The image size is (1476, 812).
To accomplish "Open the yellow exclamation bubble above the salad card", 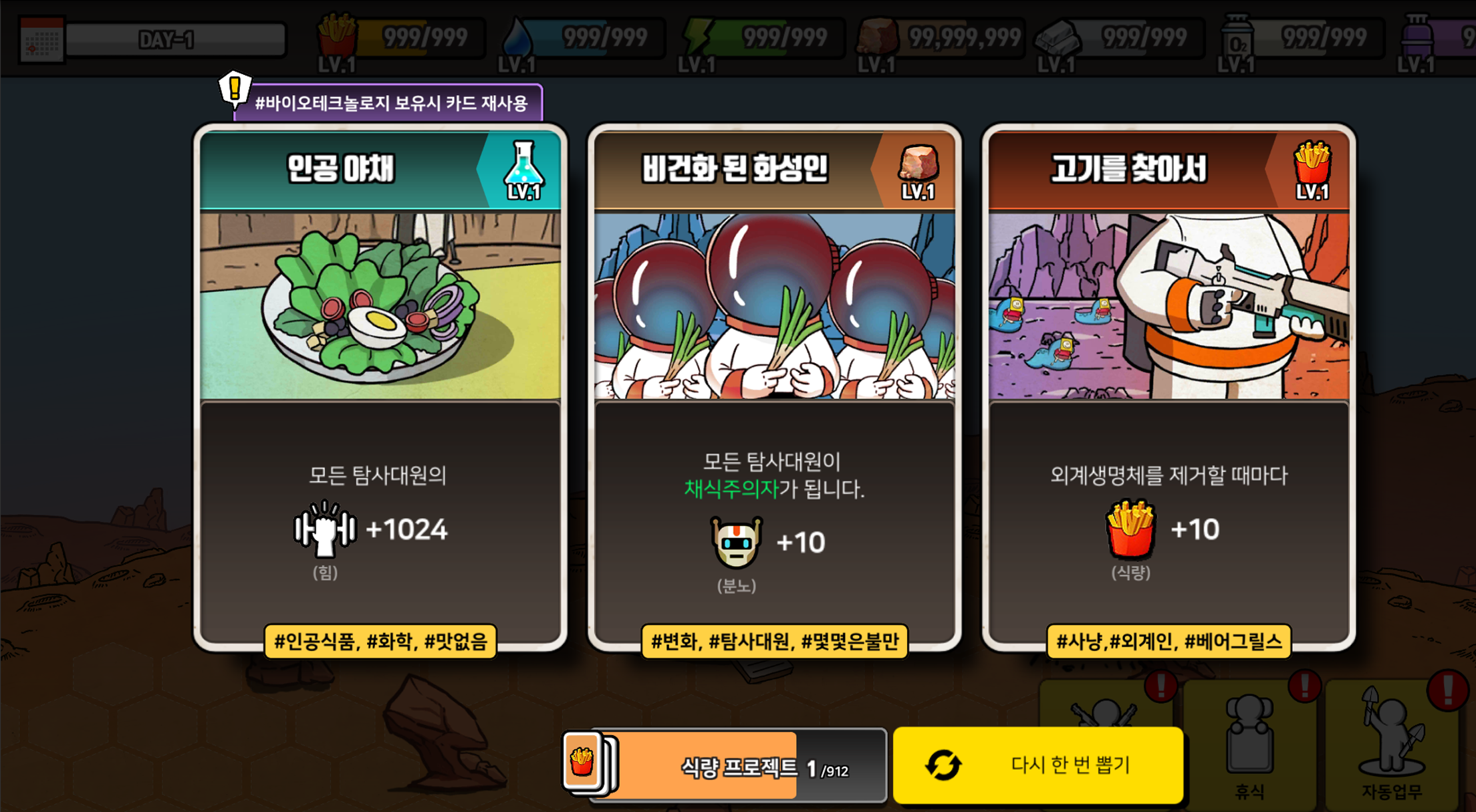I will coord(234,88).
